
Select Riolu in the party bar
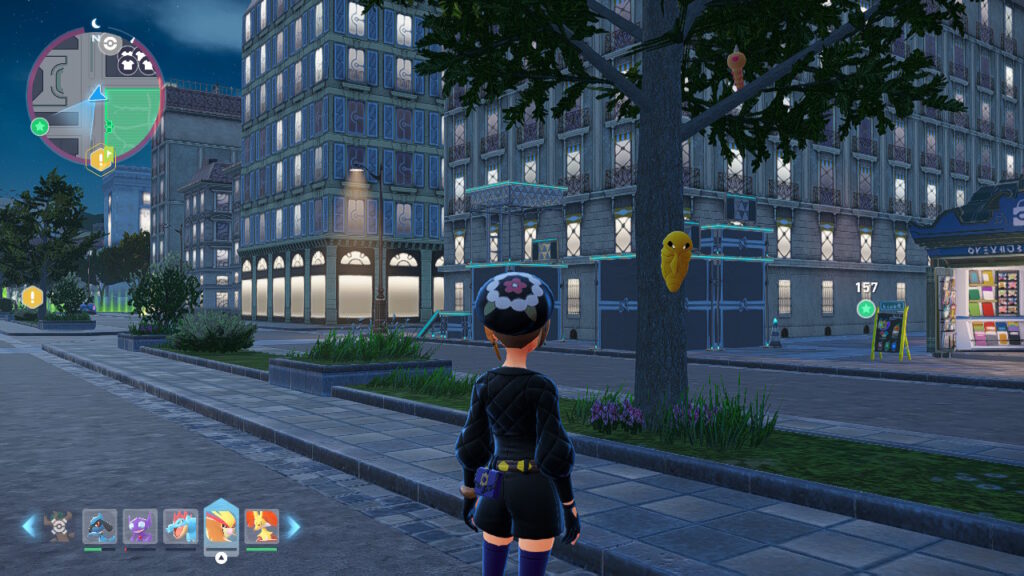click(x=99, y=525)
